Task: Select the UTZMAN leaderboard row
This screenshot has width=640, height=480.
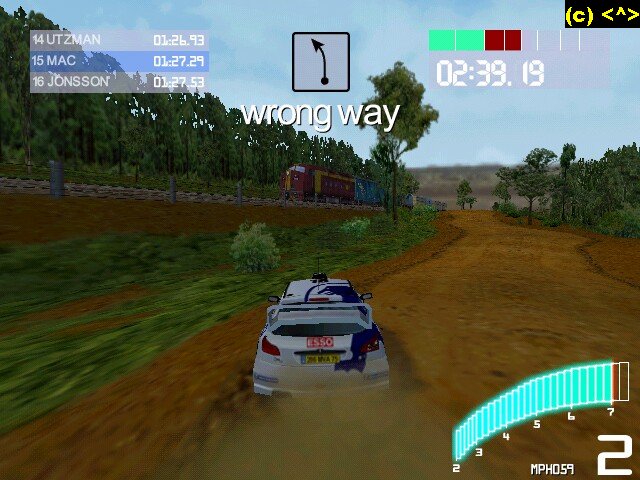Action: point(118,40)
